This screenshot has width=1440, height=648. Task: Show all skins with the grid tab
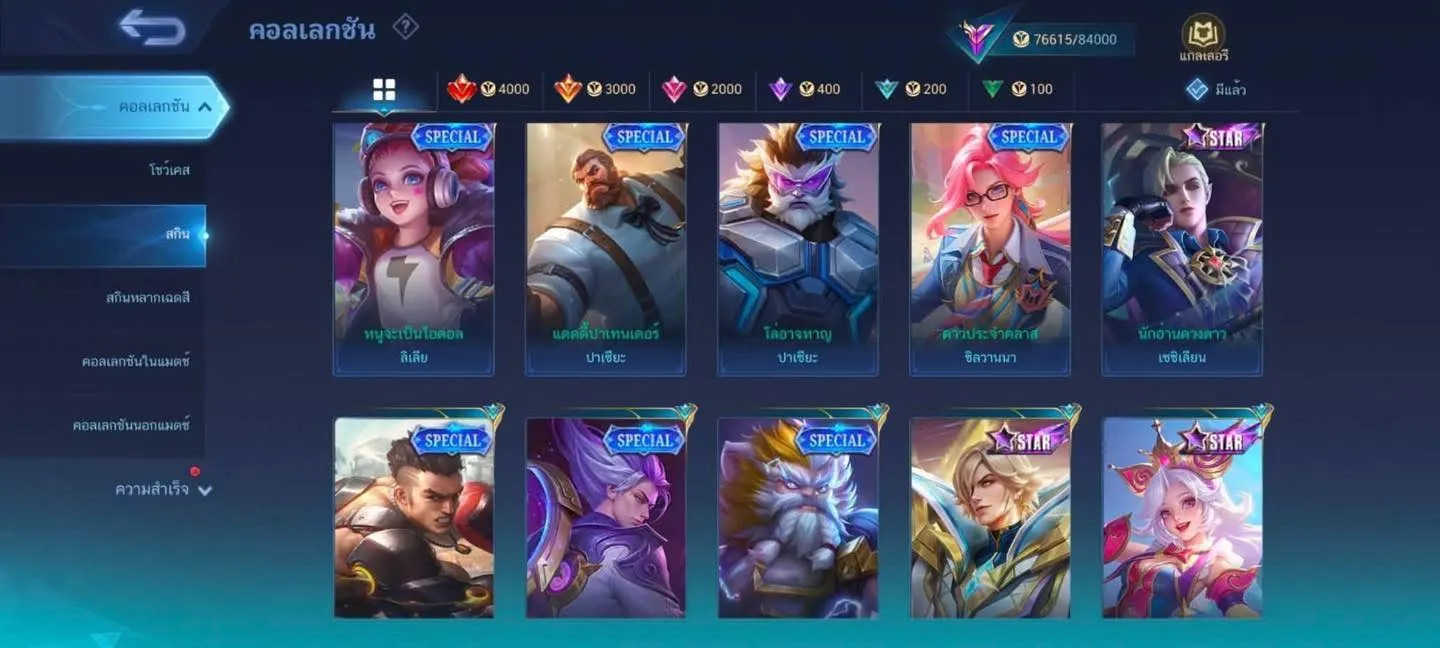(384, 90)
